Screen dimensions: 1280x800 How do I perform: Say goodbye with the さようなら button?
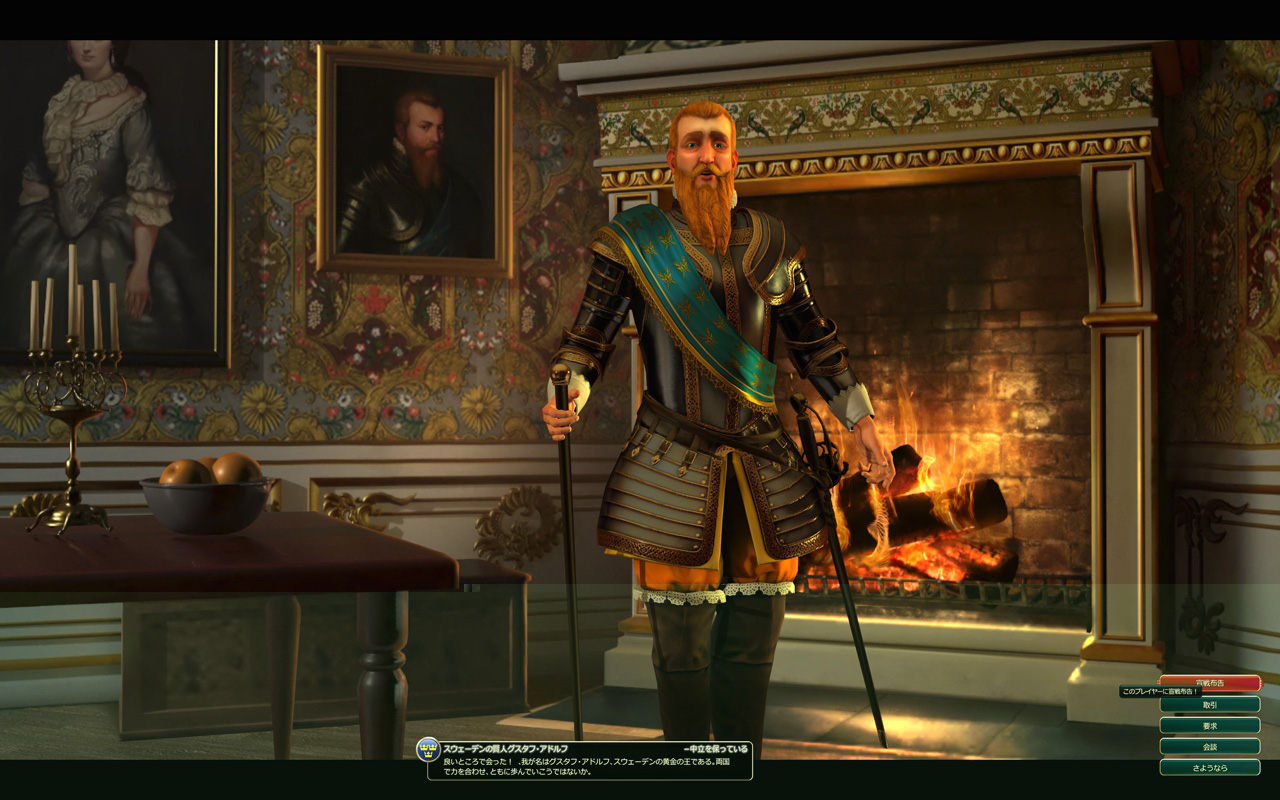pyautogui.click(x=1209, y=767)
